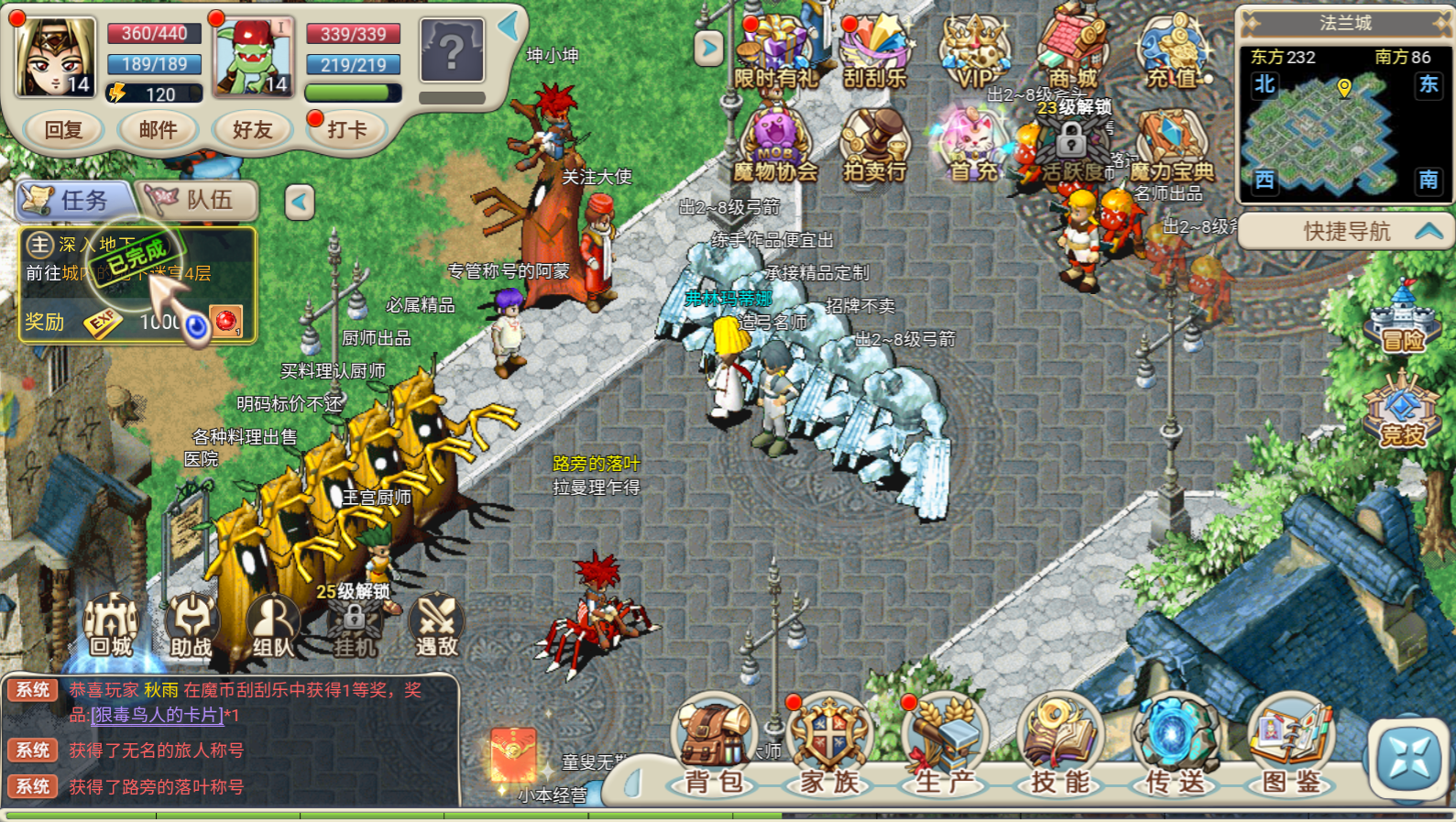This screenshot has width=1456, height=822.
Task: Collapse the top-left character HUD
Action: pyautogui.click(x=505, y=27)
